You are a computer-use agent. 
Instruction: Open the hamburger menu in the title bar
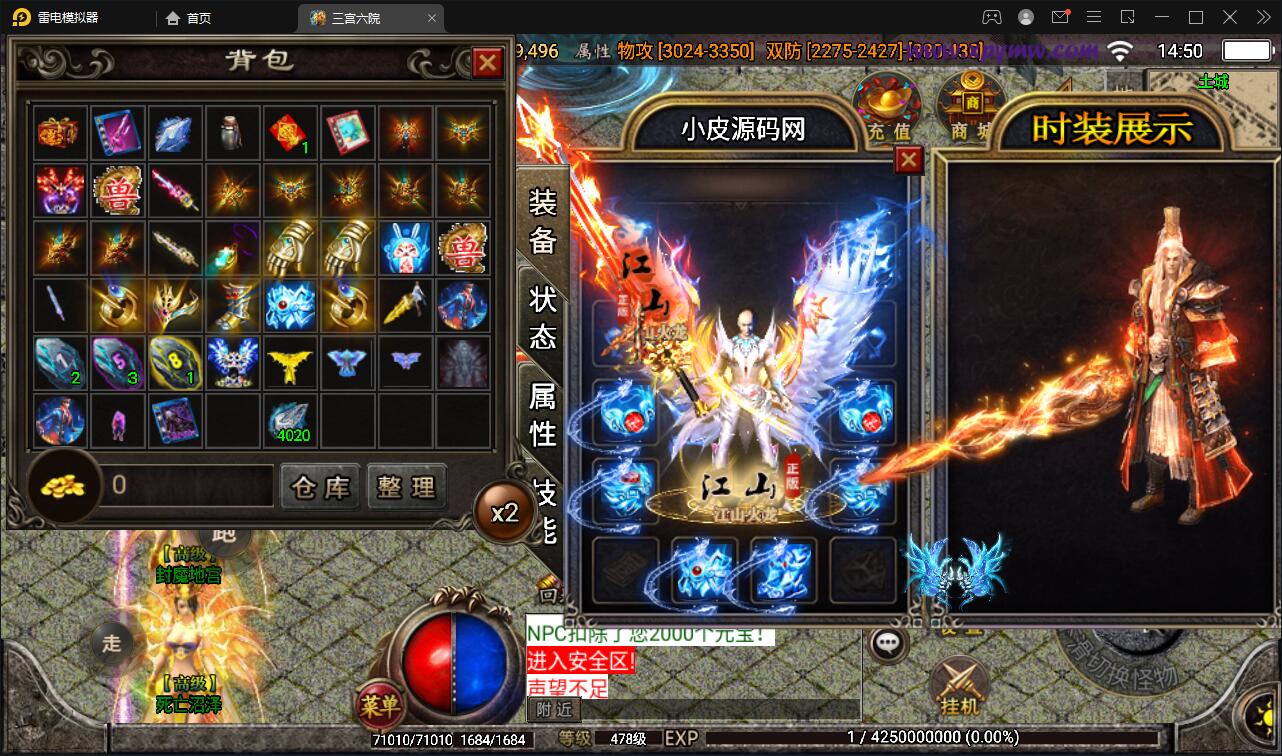tap(1094, 17)
